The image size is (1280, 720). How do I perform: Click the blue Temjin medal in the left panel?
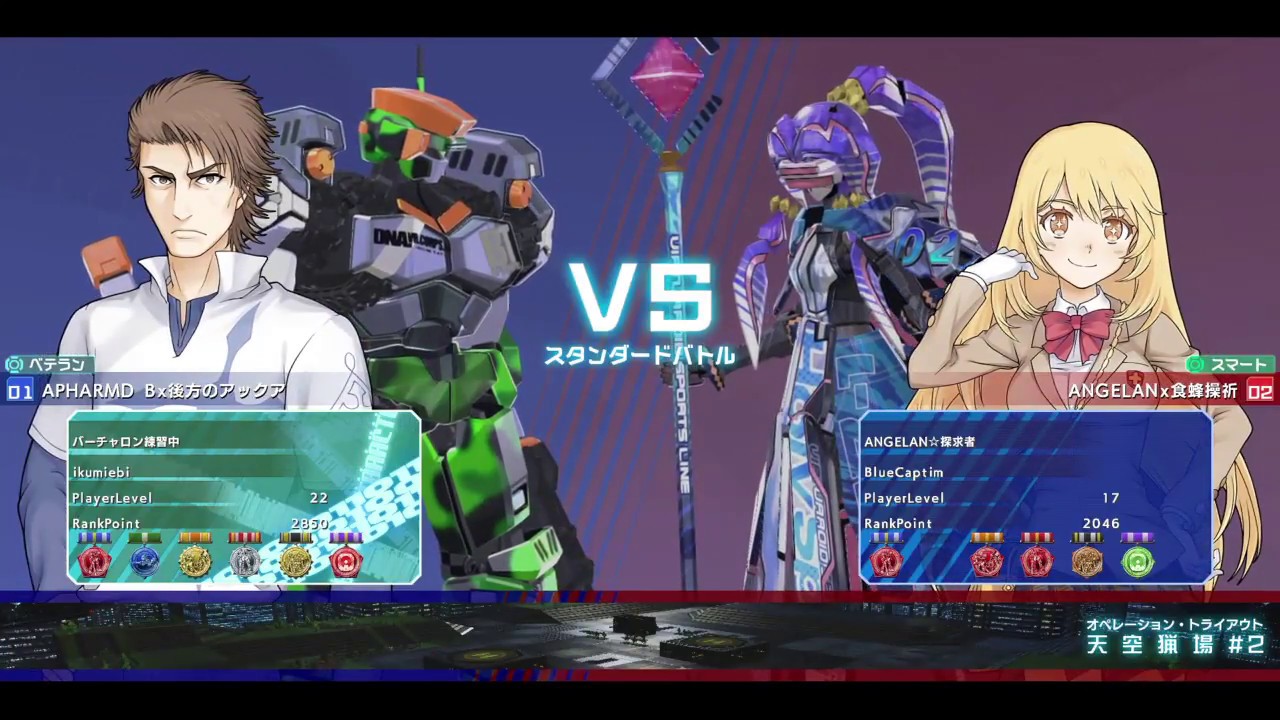[x=145, y=562]
